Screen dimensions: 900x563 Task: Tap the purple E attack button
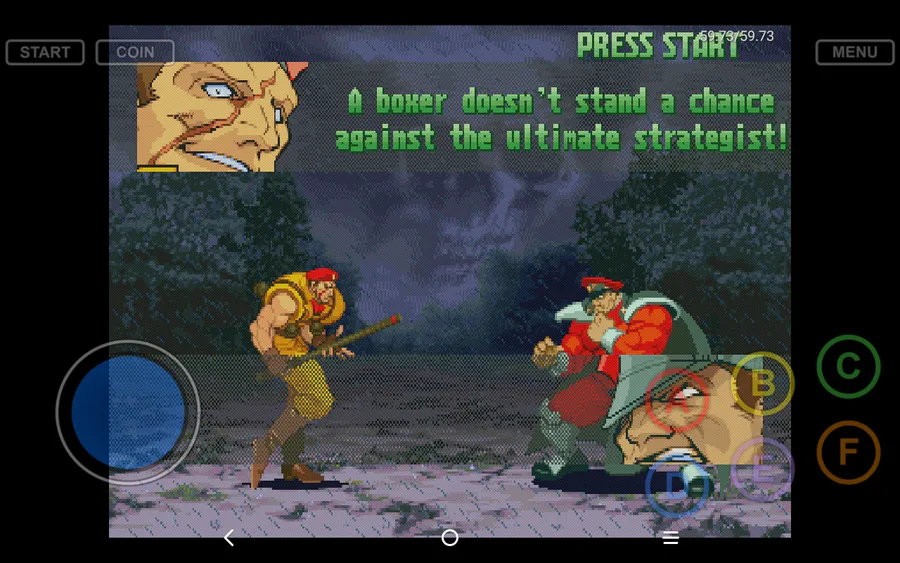(762, 470)
